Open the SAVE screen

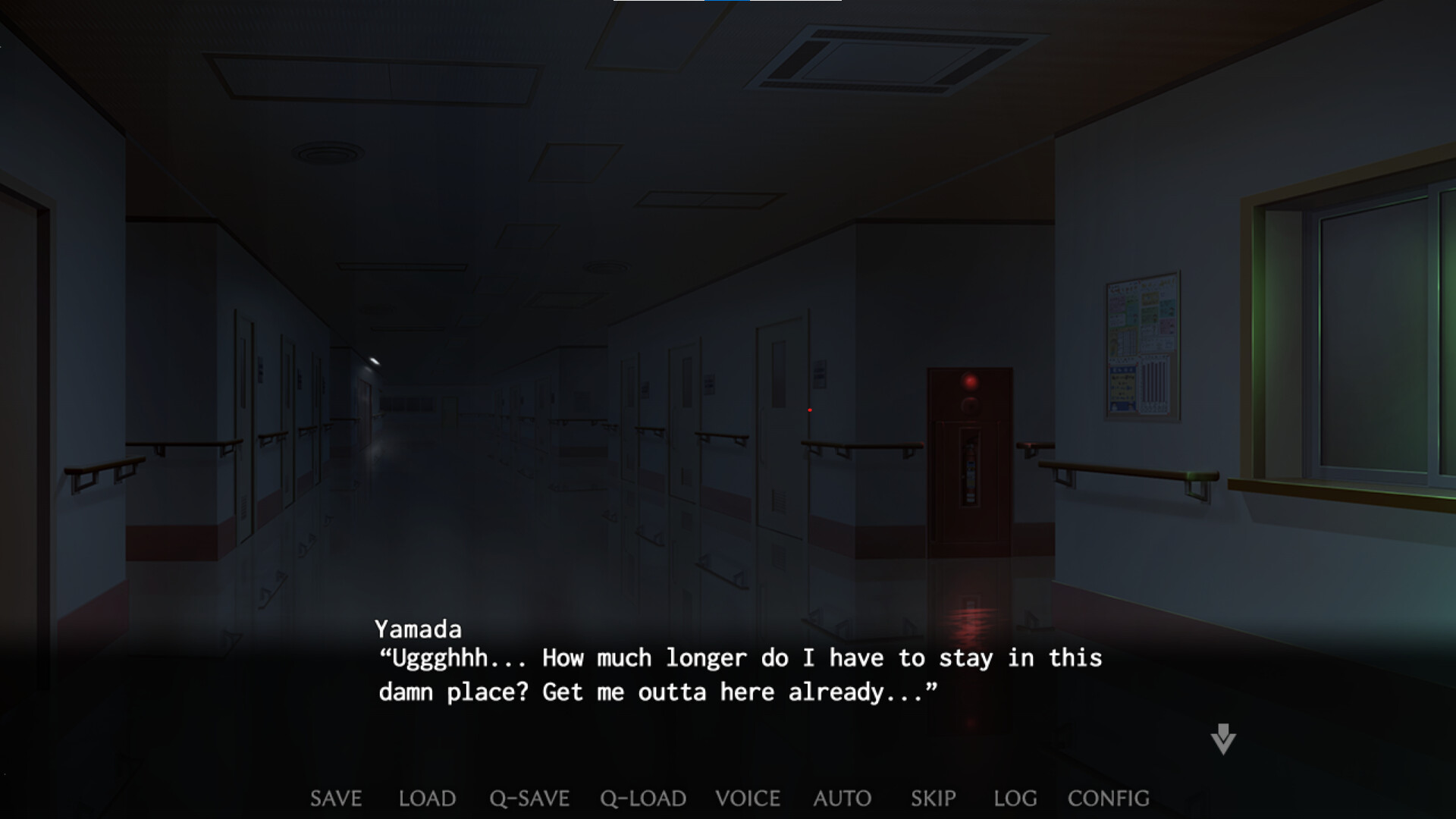[335, 799]
